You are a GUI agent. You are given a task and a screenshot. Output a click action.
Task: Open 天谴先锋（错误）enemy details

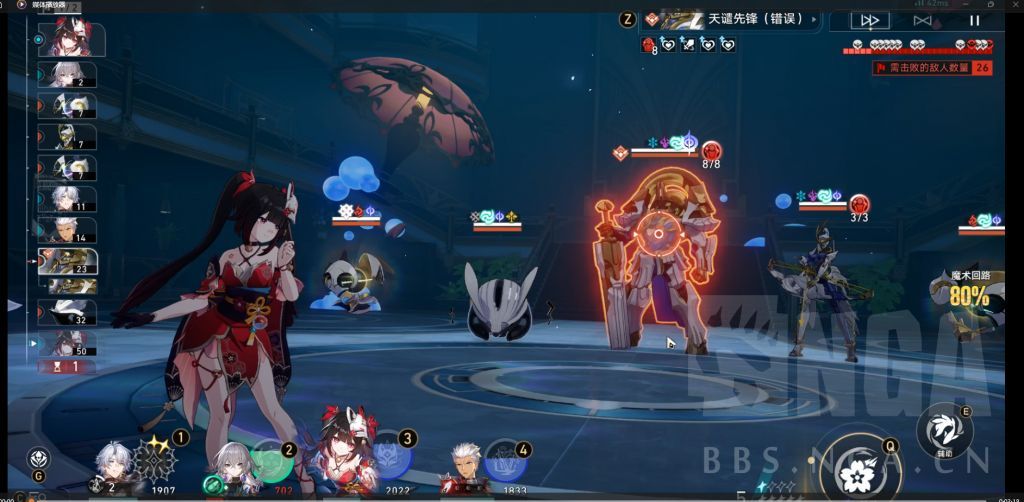[731, 19]
